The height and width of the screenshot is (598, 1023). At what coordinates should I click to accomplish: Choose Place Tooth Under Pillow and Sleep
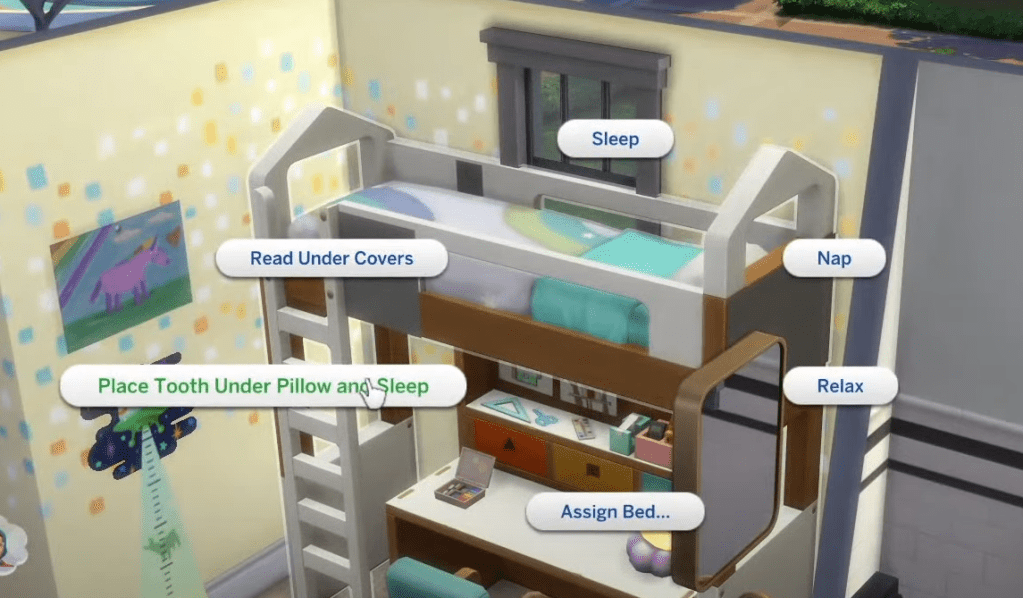[x=262, y=386]
